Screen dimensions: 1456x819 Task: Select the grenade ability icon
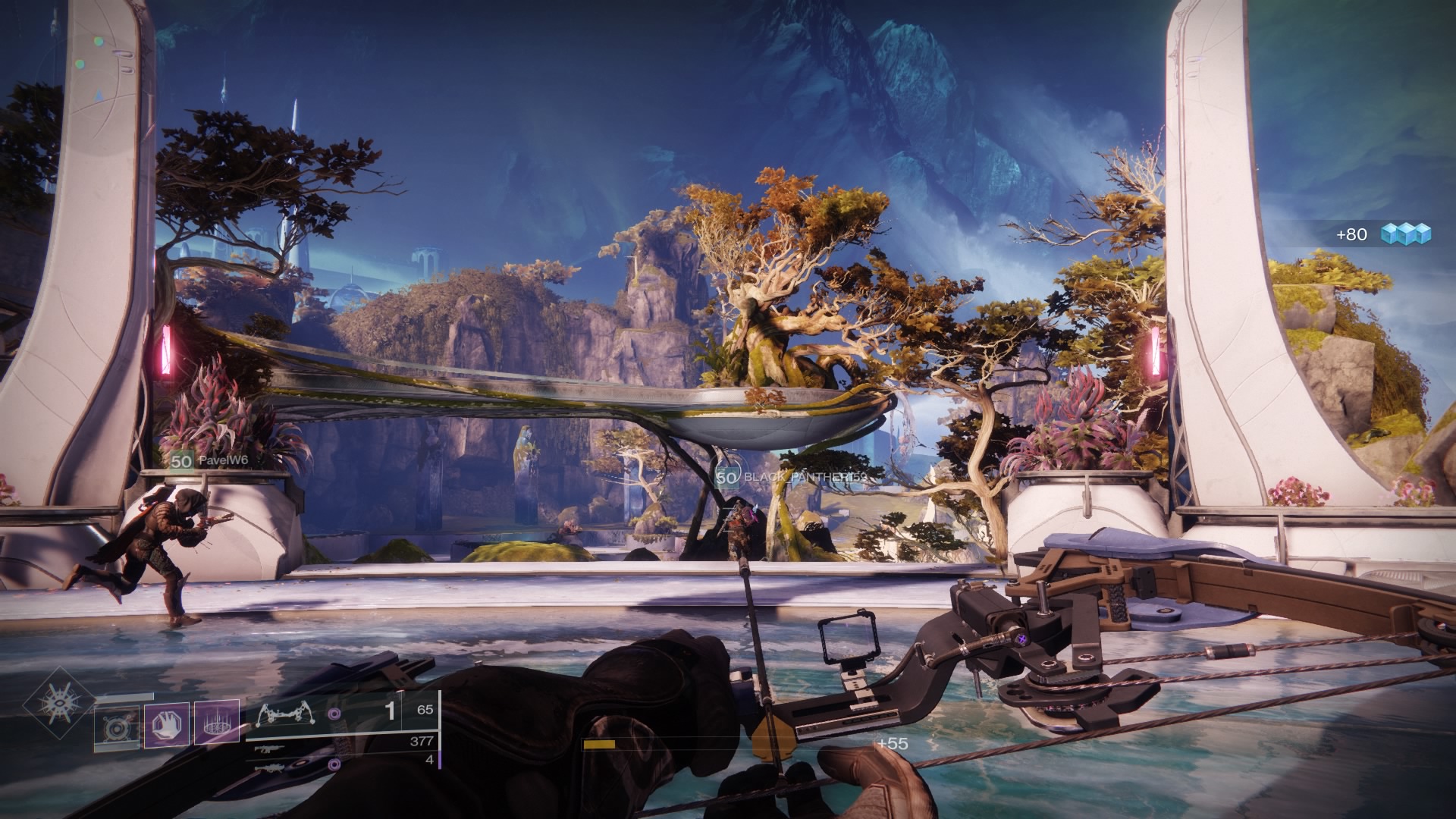coord(117,727)
